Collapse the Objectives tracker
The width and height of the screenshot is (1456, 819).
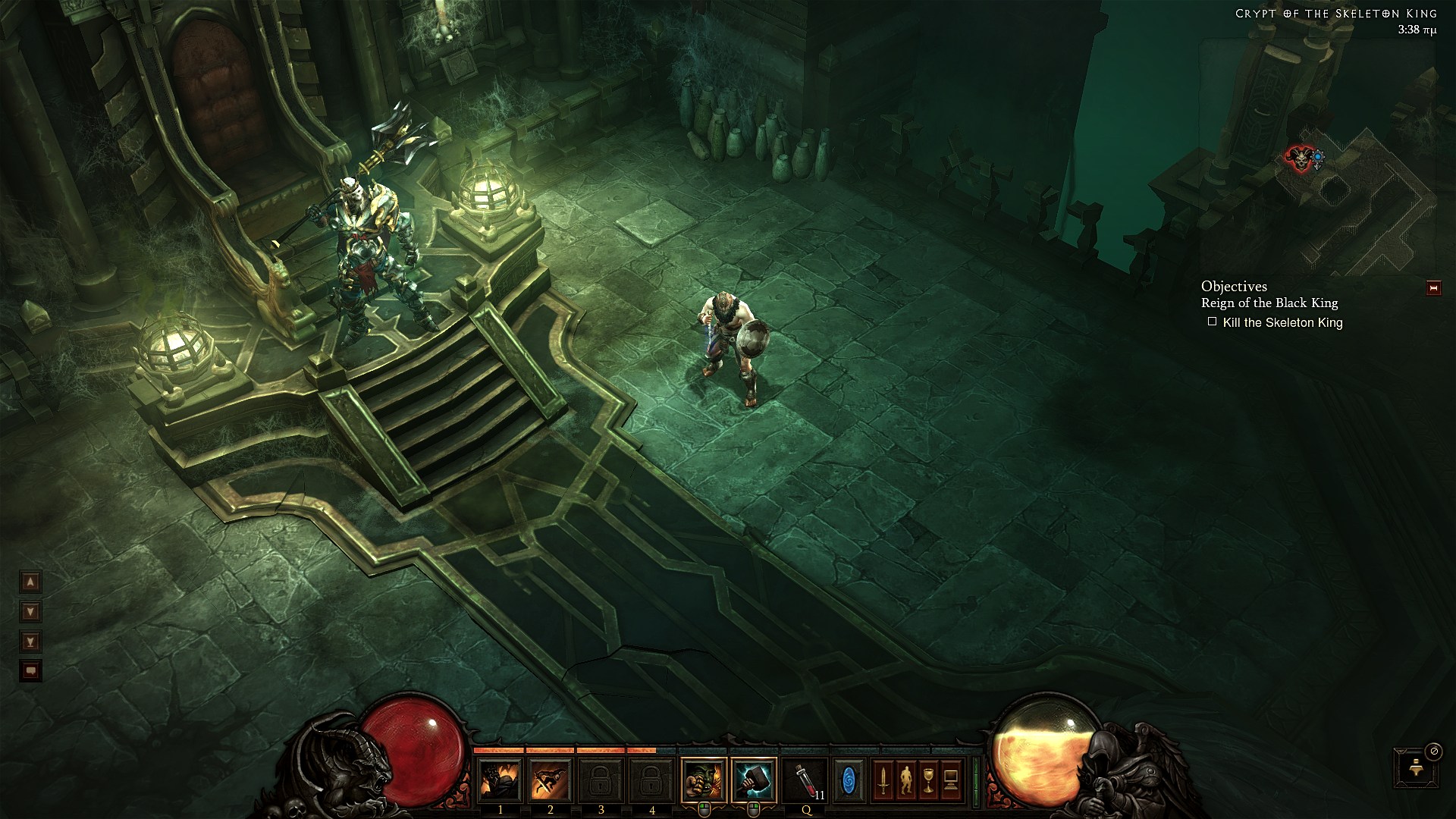click(1433, 288)
